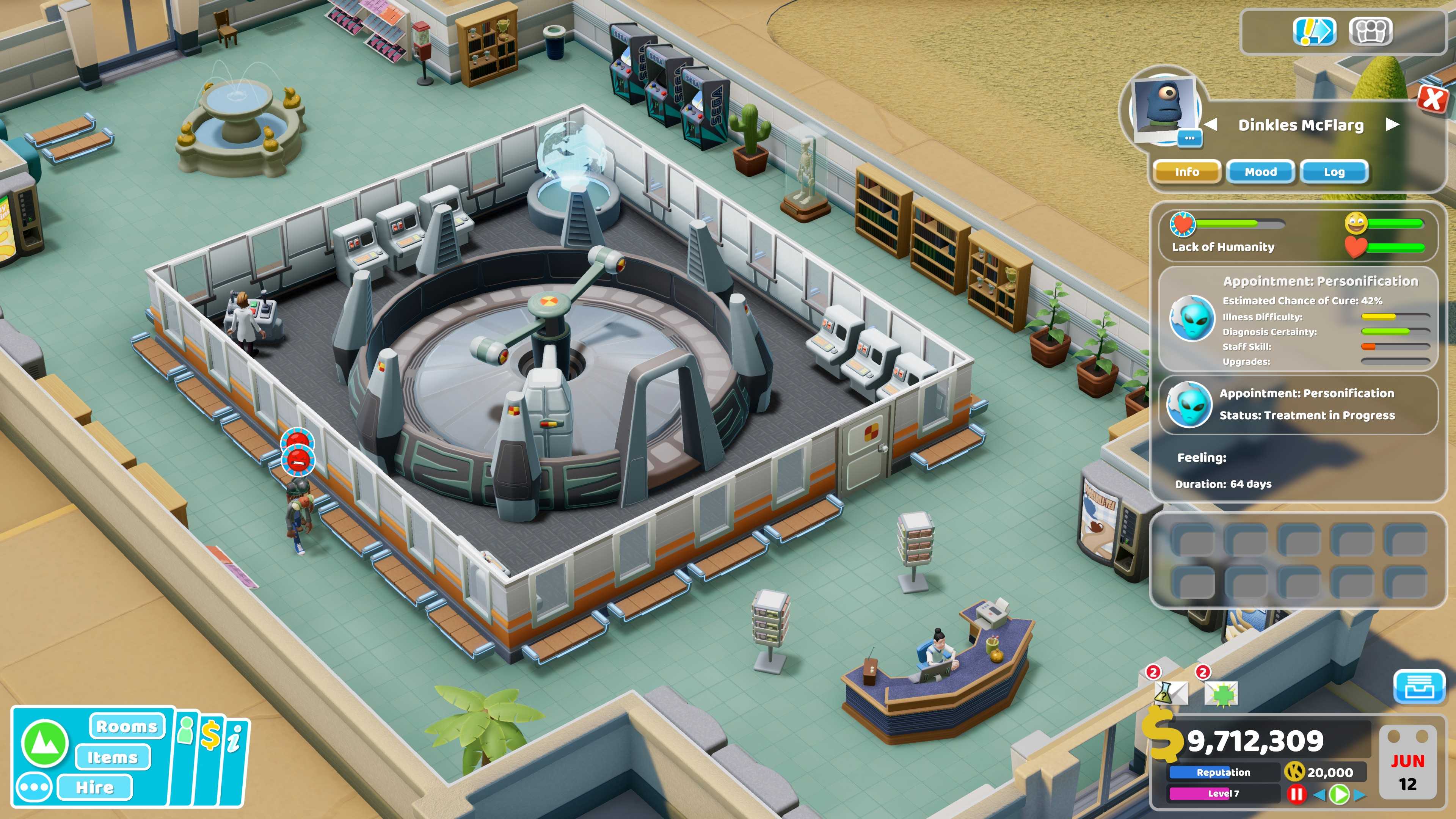Switch to the Mood tab
This screenshot has height=819, width=1456.
pyautogui.click(x=1261, y=172)
